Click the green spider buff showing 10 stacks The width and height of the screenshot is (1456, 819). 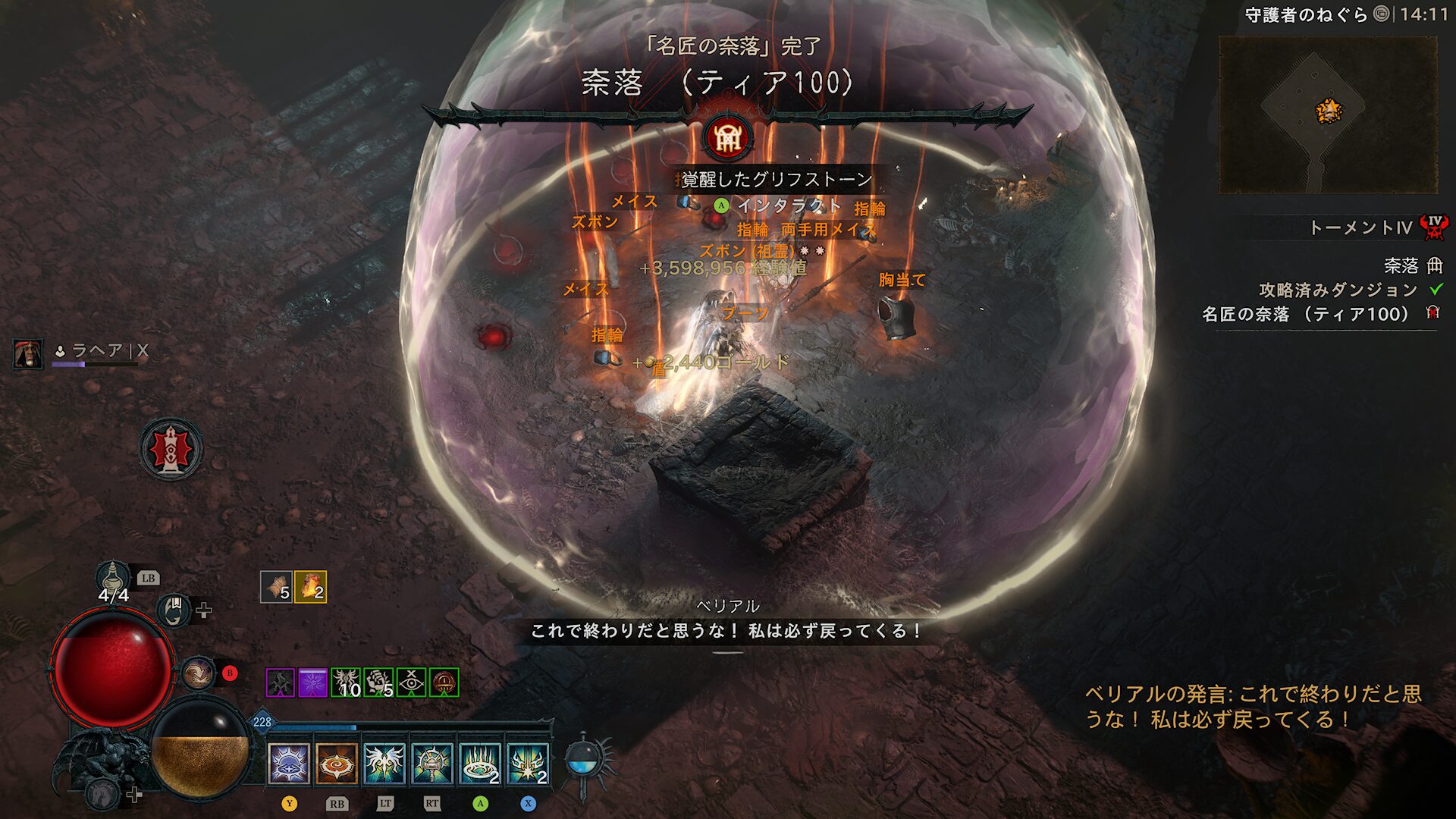347,682
